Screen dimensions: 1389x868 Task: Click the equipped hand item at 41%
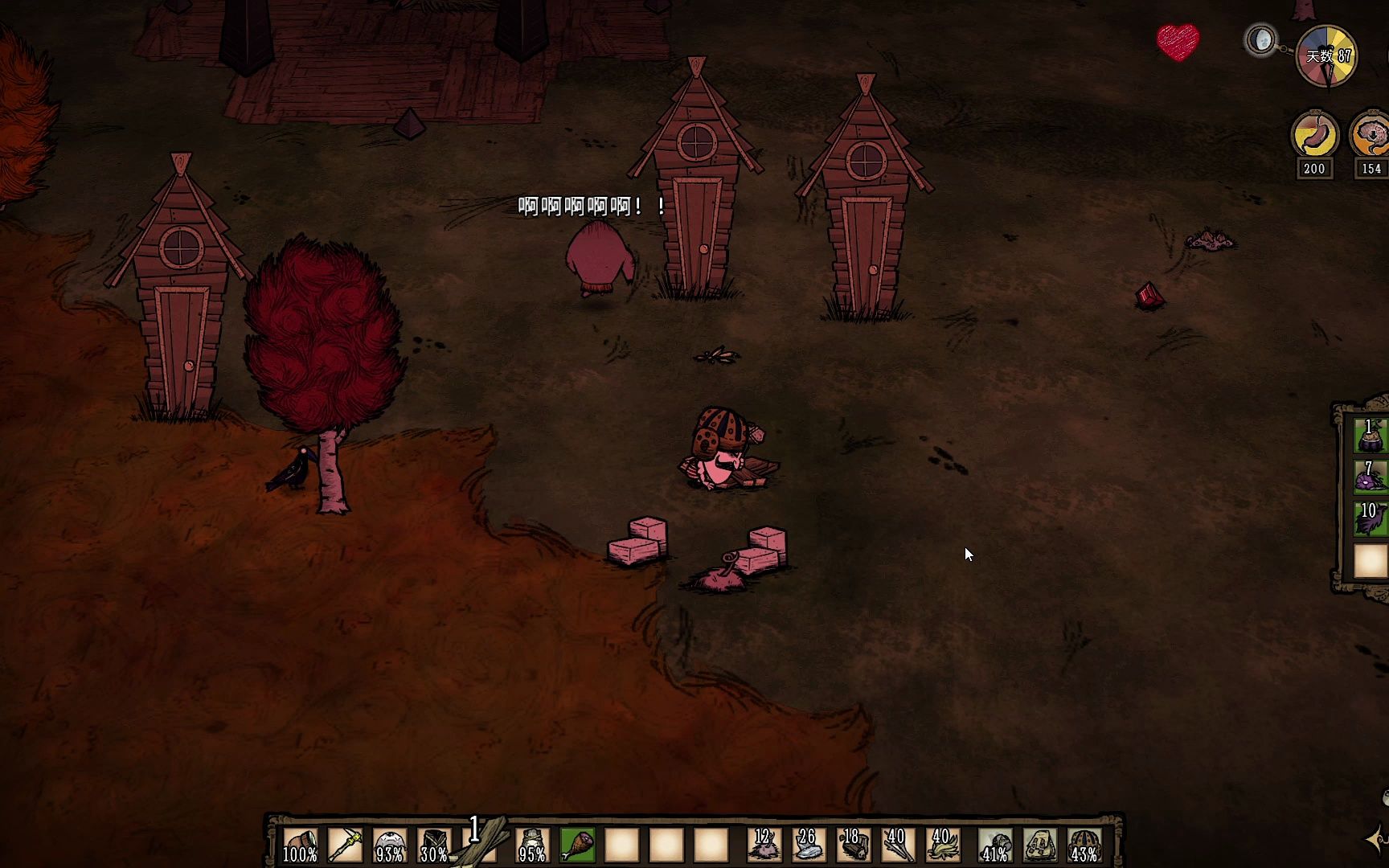pos(995,845)
